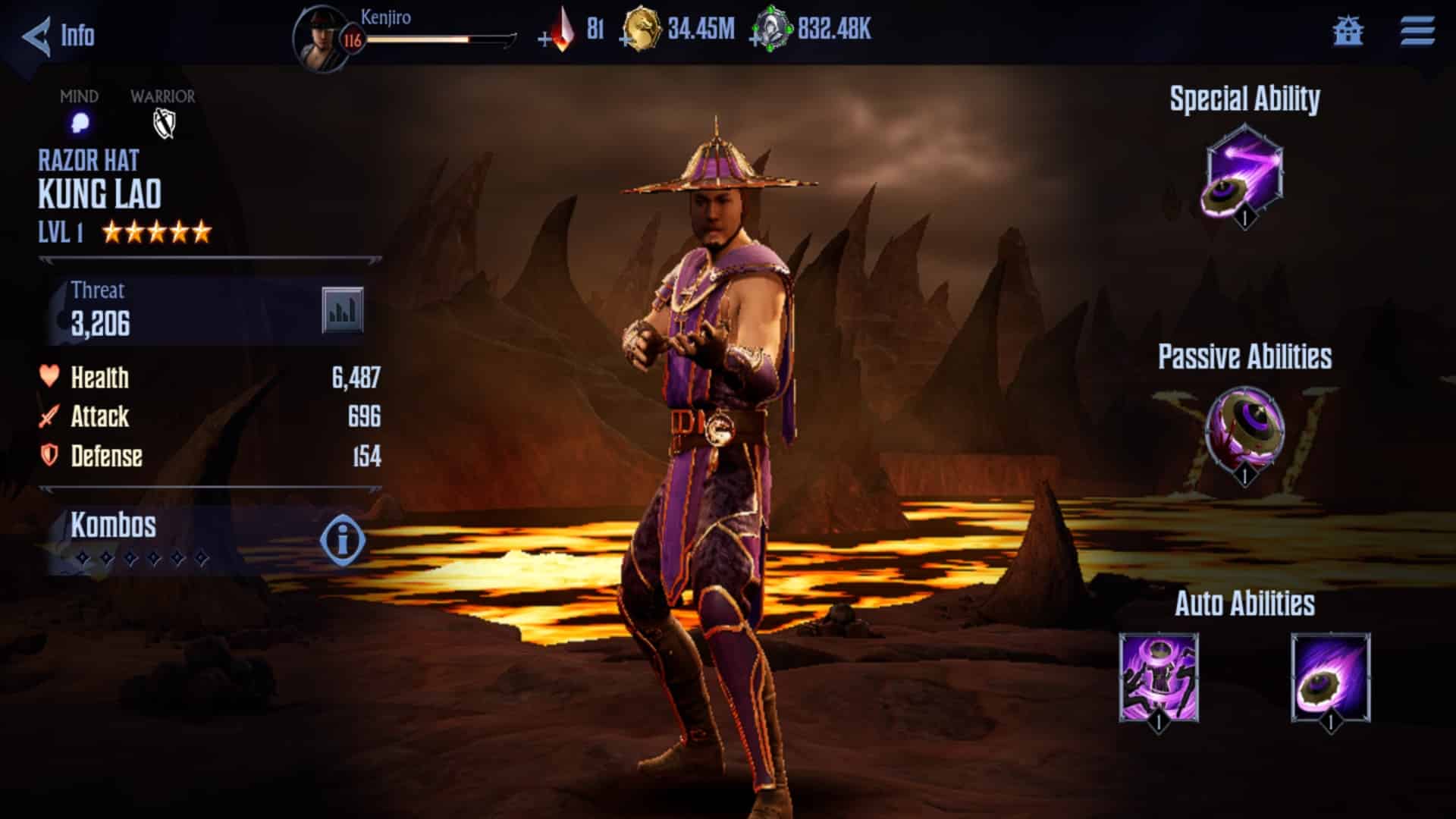This screenshot has height=819, width=1456.
Task: Click Kenjiro's player avatar portrait
Action: [322, 36]
